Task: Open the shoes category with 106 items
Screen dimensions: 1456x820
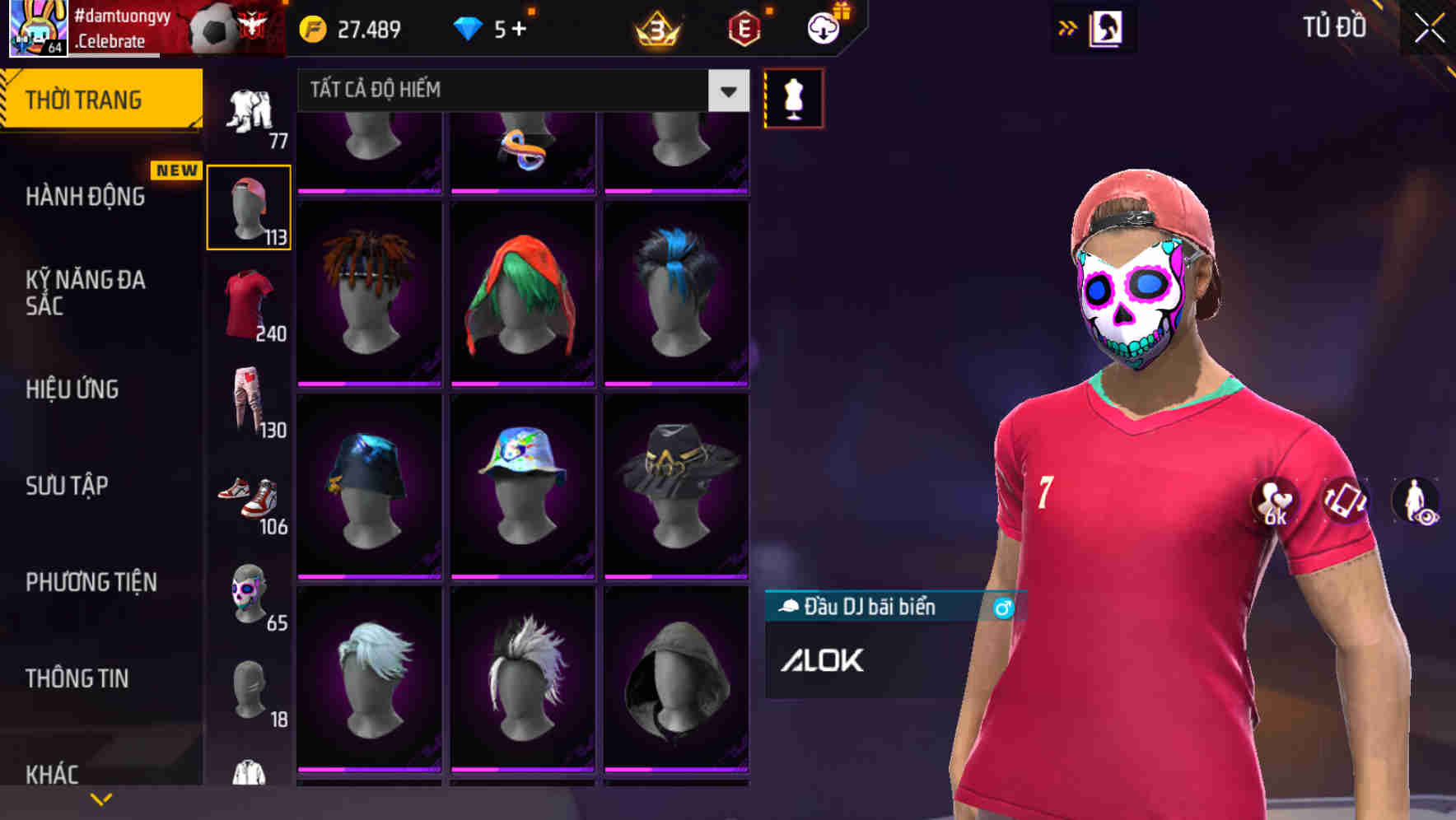Action: click(x=248, y=498)
